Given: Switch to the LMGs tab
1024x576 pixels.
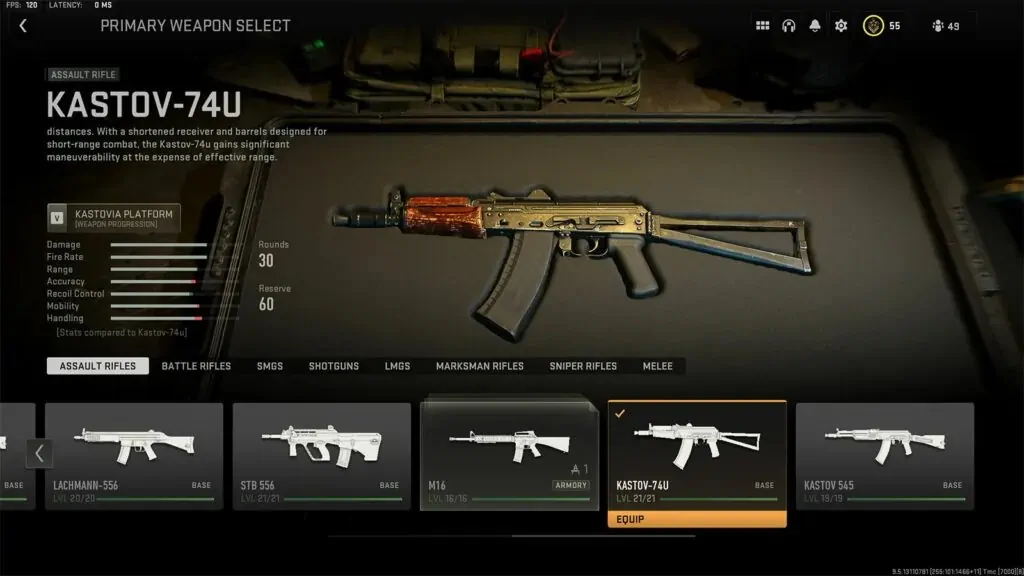Looking at the screenshot, I should pyautogui.click(x=397, y=366).
